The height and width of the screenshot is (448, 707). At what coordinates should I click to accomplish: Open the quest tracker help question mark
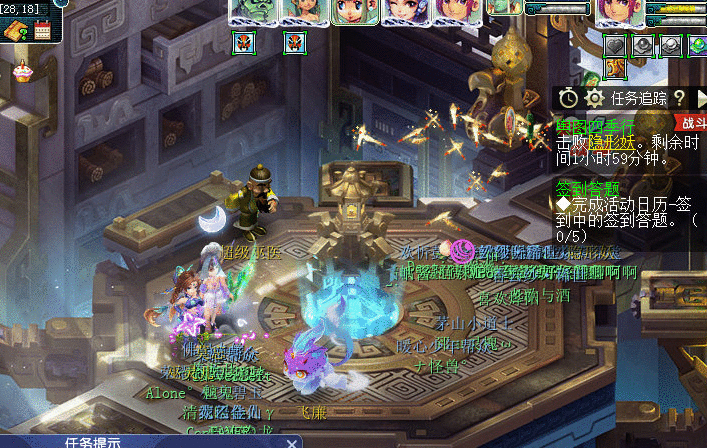point(678,98)
